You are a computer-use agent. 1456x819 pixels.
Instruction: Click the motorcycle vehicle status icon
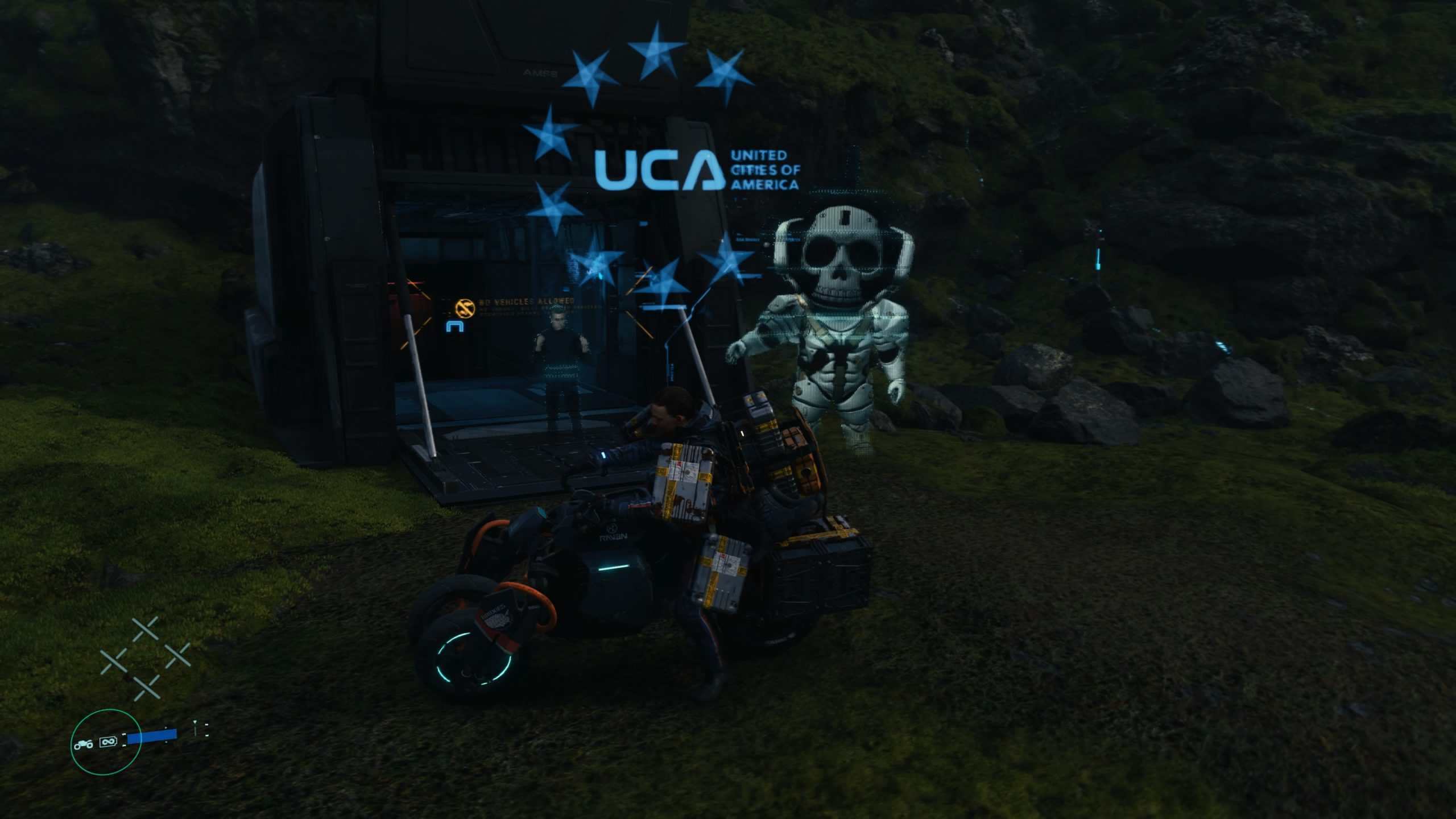pyautogui.click(x=83, y=743)
